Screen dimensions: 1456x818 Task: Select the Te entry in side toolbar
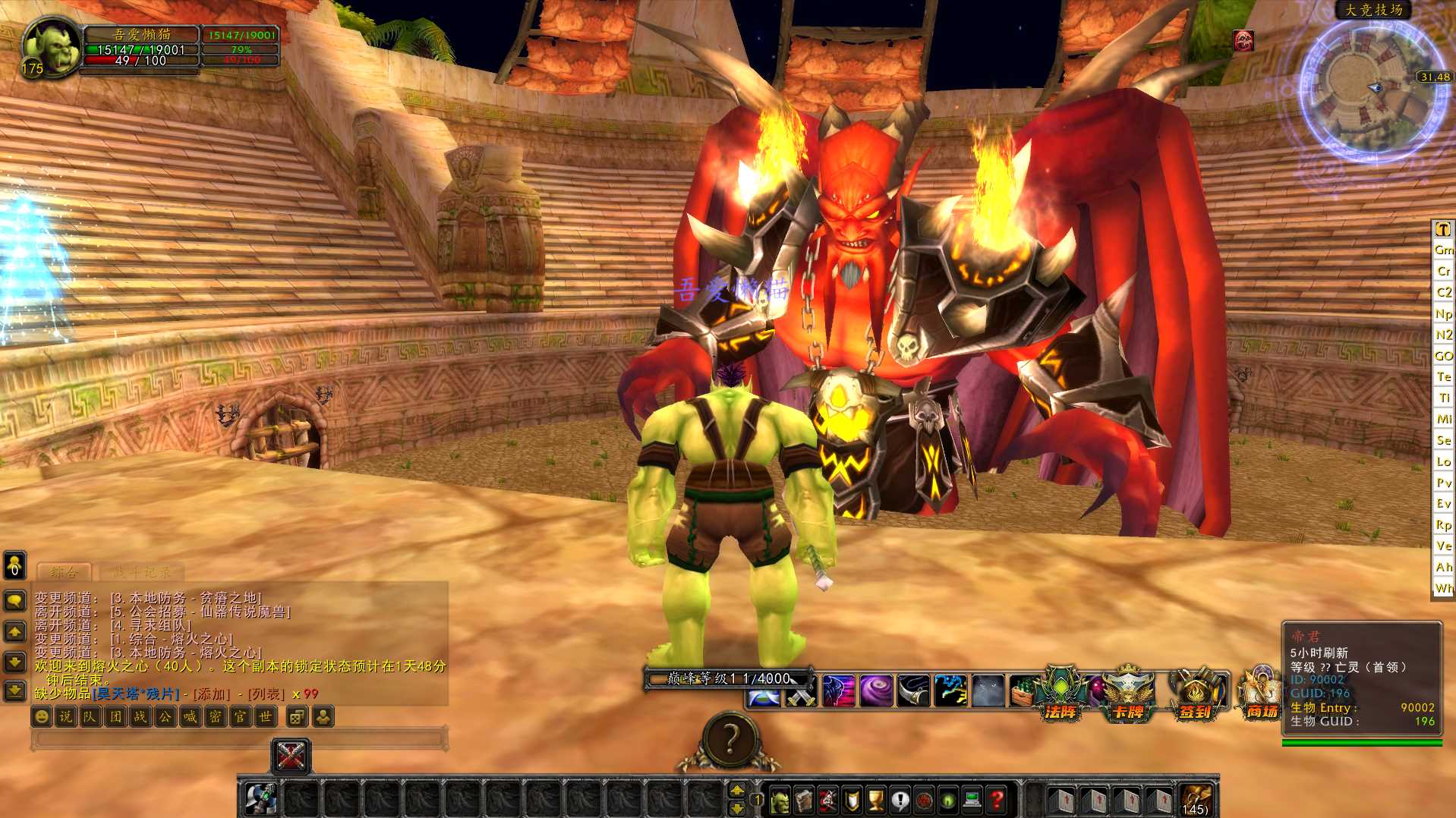click(1443, 376)
